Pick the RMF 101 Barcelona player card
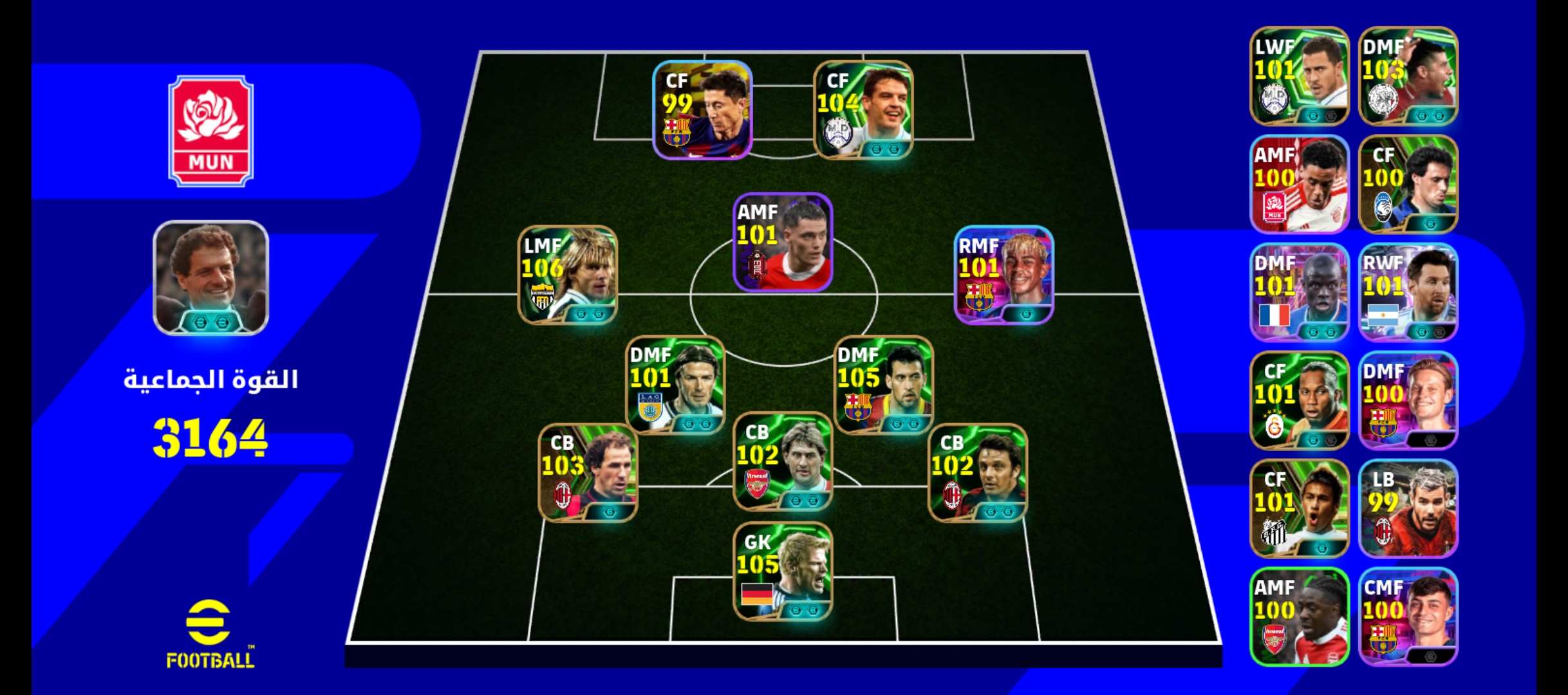The image size is (1568, 695). pos(1003,275)
